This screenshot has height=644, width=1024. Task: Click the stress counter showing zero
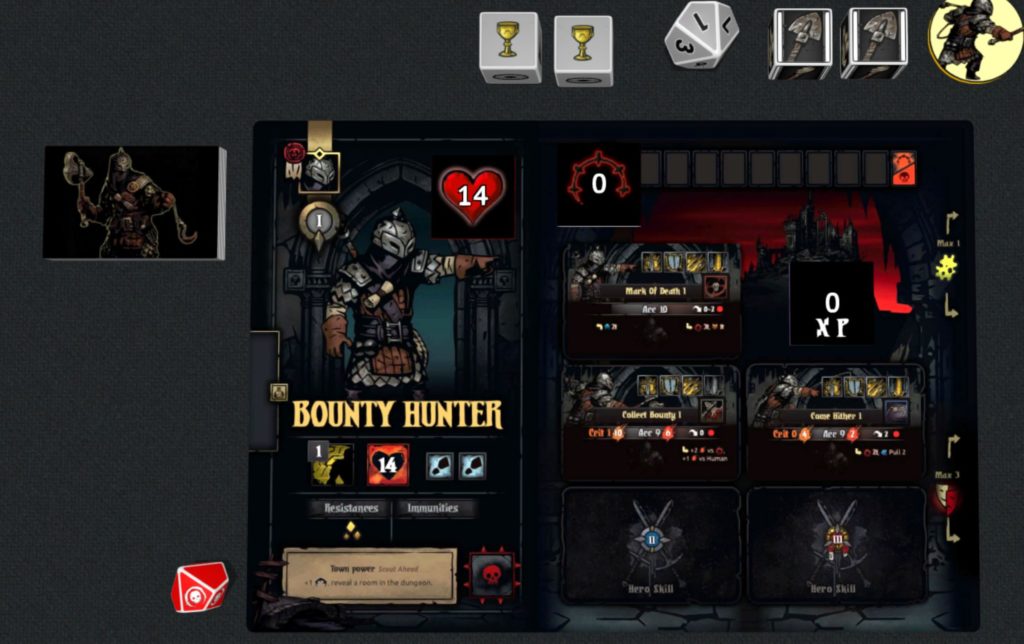[x=598, y=184]
